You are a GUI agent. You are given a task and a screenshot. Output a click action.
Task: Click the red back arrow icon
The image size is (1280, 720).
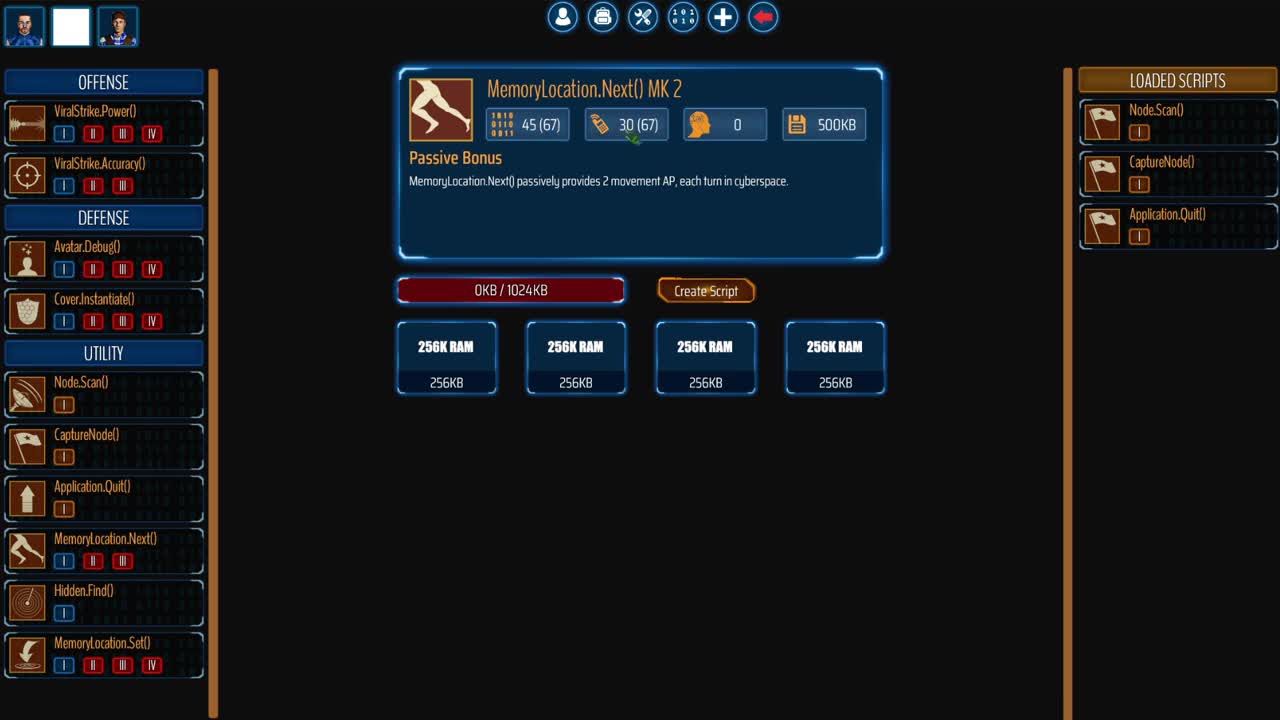click(x=762, y=17)
